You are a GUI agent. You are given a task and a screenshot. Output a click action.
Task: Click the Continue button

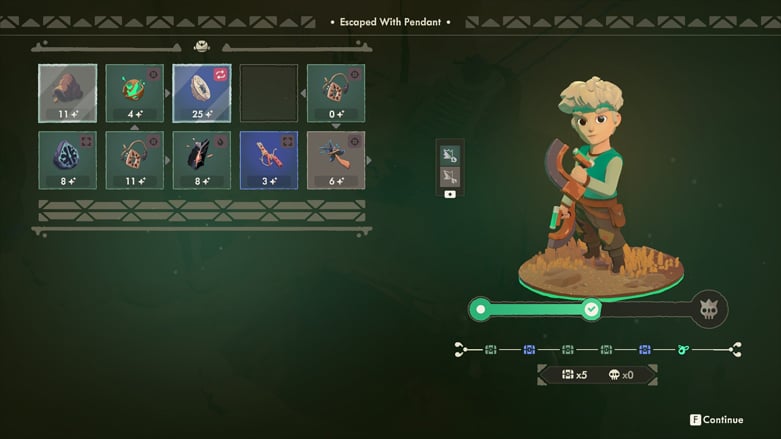(x=716, y=420)
